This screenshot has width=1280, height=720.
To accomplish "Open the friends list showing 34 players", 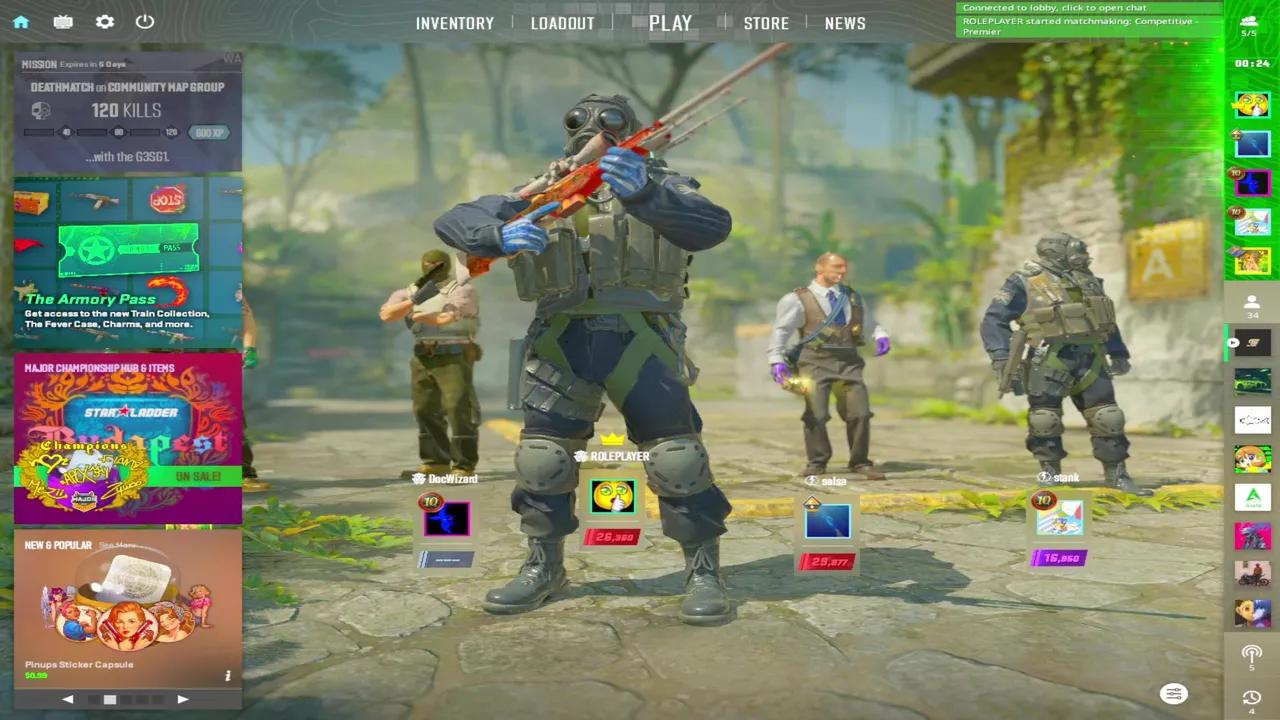I will pyautogui.click(x=1252, y=305).
